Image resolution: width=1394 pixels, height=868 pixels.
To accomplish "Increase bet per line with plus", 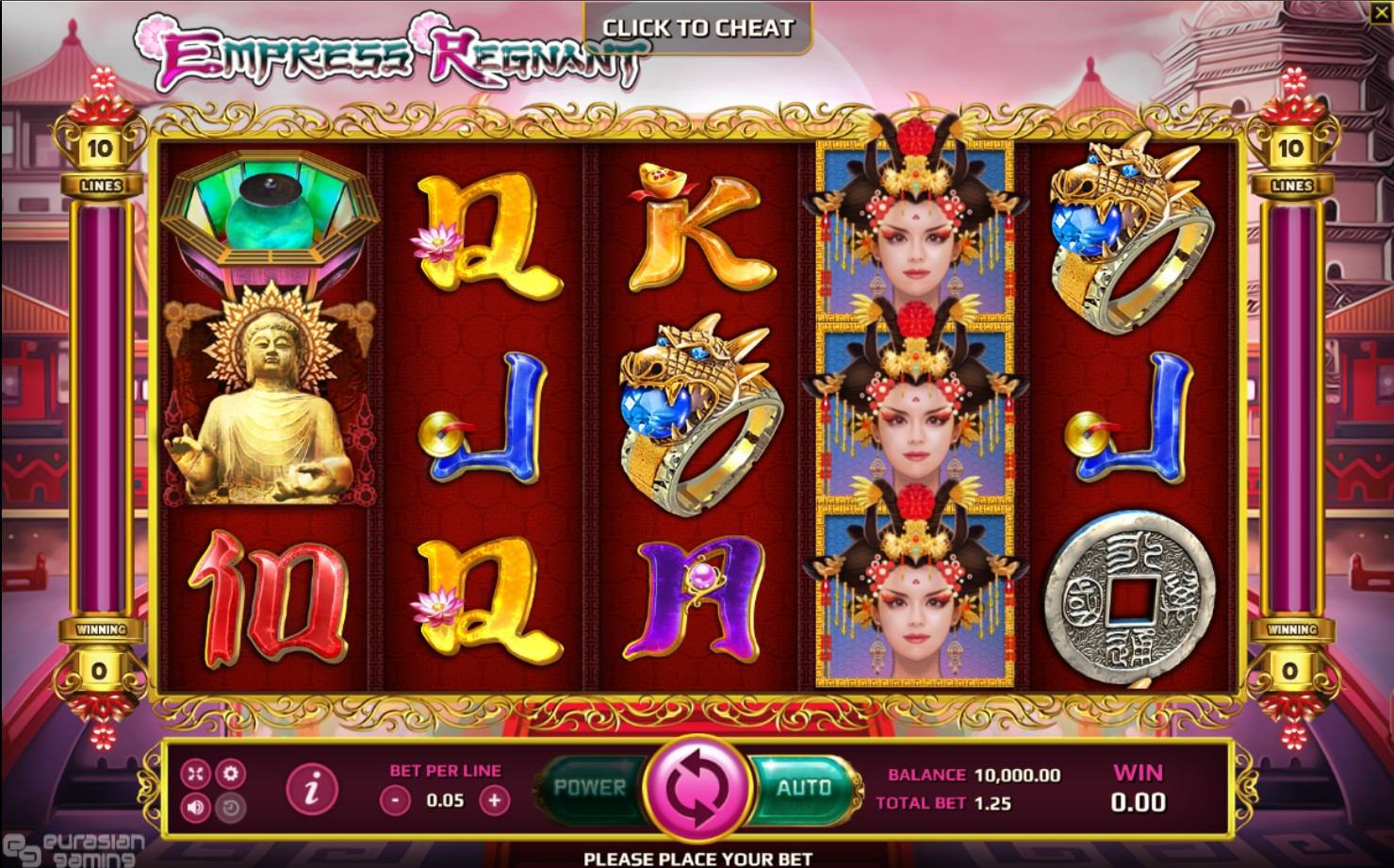I will 494,801.
